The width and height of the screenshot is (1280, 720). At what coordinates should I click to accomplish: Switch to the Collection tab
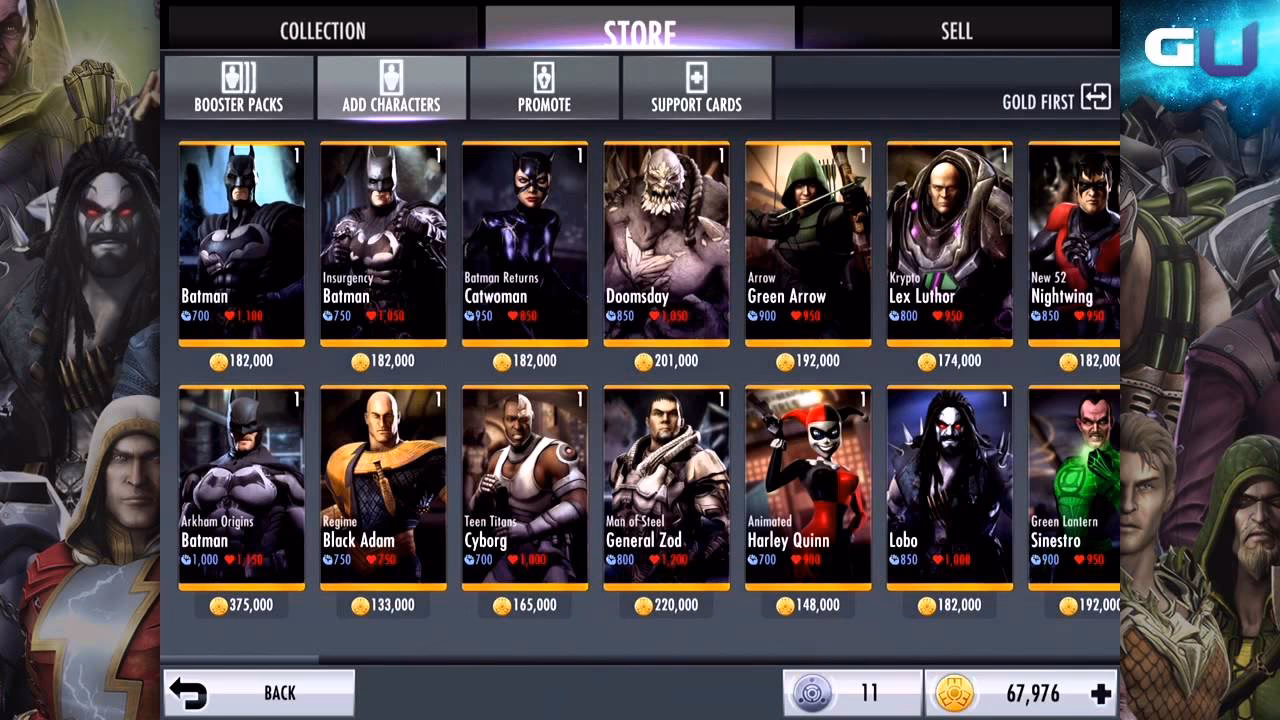point(322,30)
